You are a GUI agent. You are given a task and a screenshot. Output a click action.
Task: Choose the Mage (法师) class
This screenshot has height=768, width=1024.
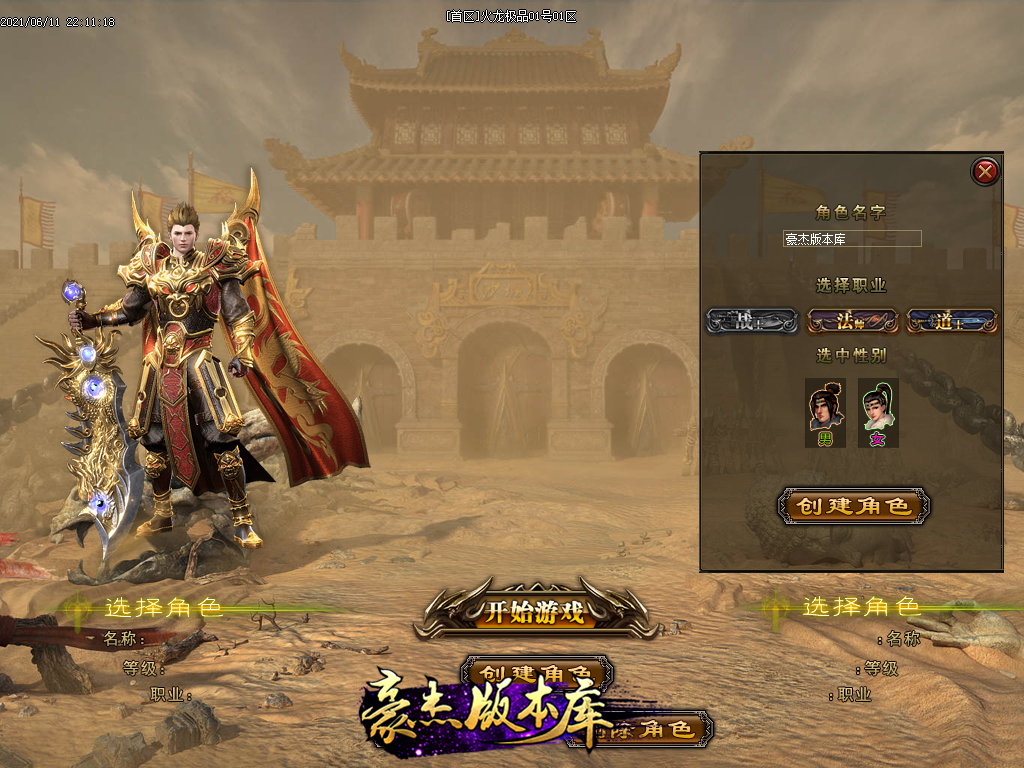coord(852,321)
